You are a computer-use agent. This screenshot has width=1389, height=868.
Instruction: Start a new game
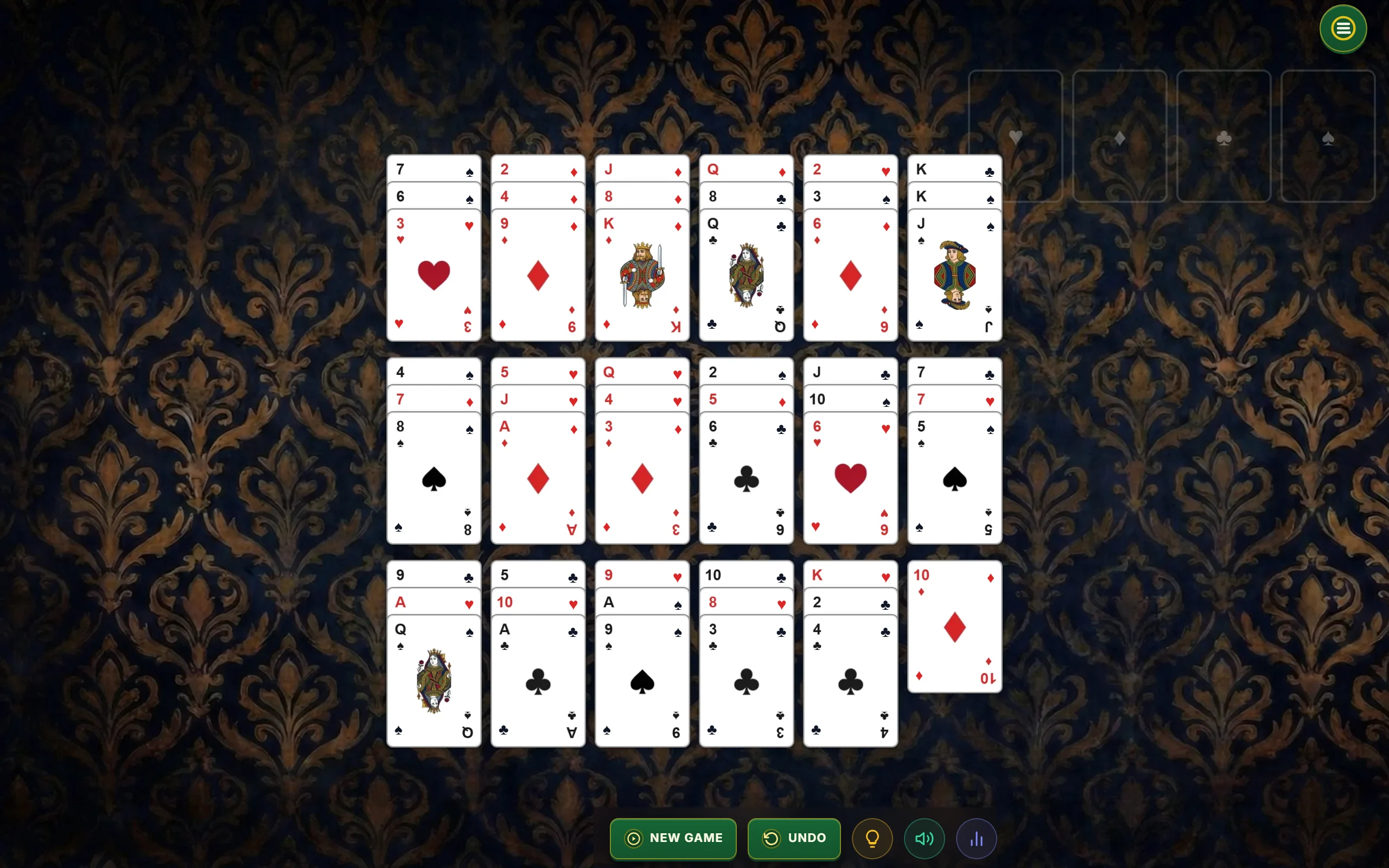click(673, 838)
